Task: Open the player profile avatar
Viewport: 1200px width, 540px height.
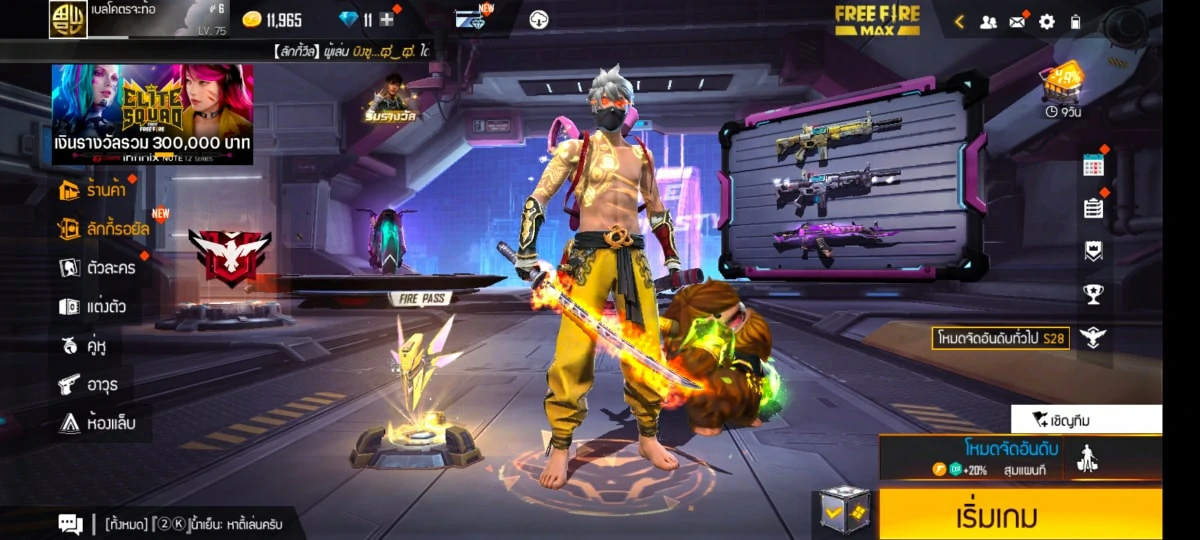Action: click(x=68, y=19)
